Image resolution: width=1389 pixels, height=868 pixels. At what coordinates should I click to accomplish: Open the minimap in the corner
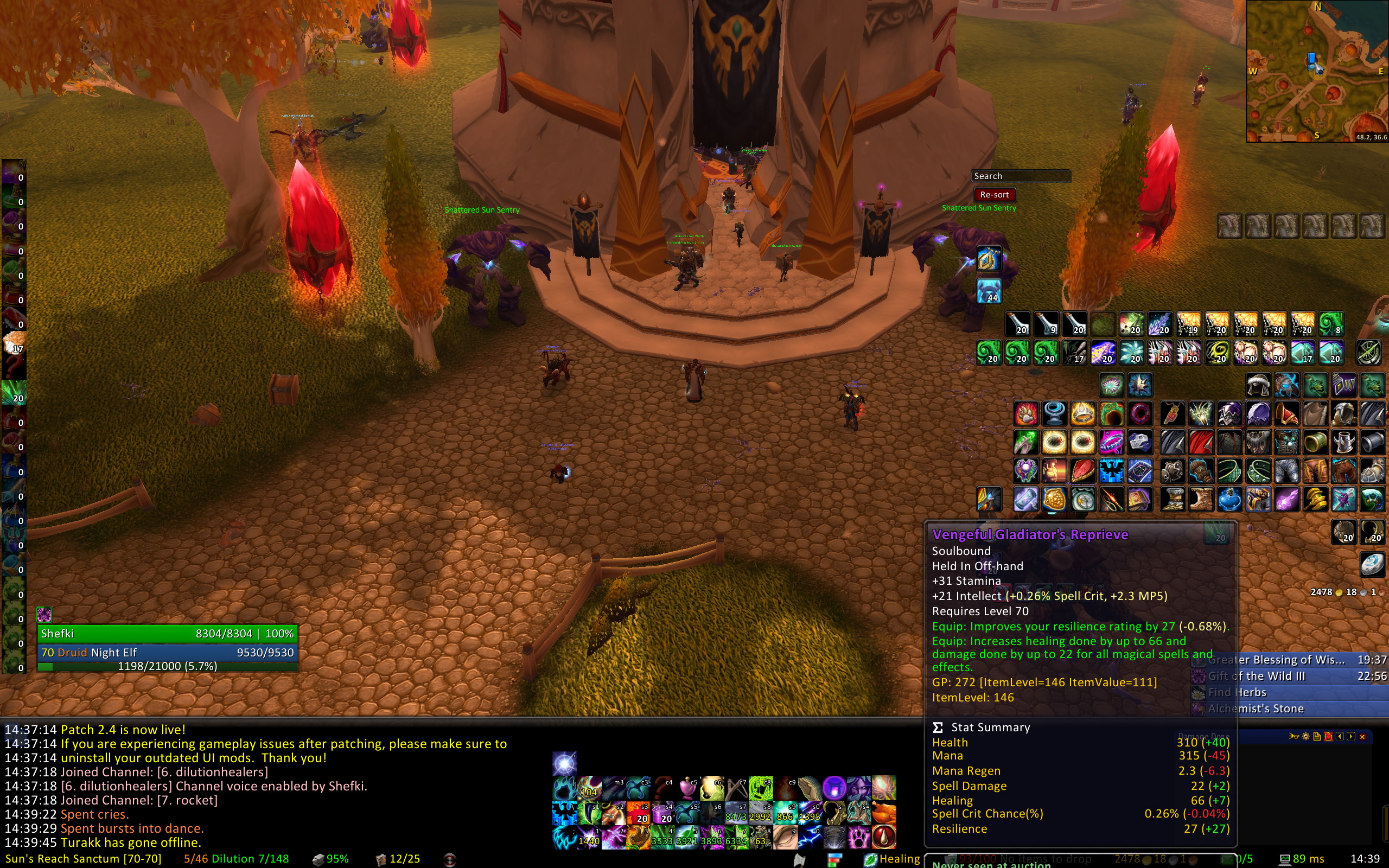1317,71
